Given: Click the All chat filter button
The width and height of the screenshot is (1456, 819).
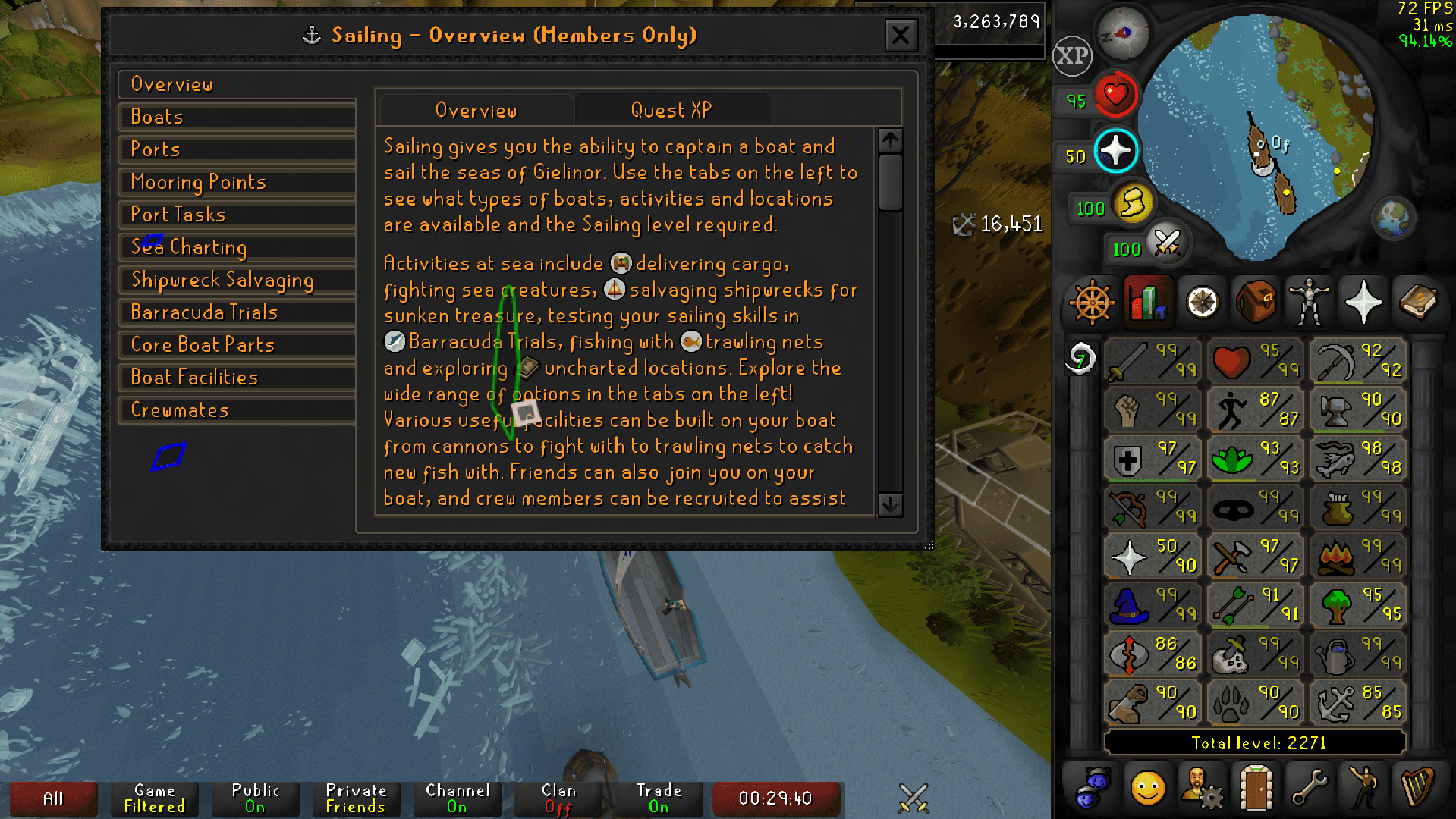Looking at the screenshot, I should pyautogui.click(x=52, y=798).
